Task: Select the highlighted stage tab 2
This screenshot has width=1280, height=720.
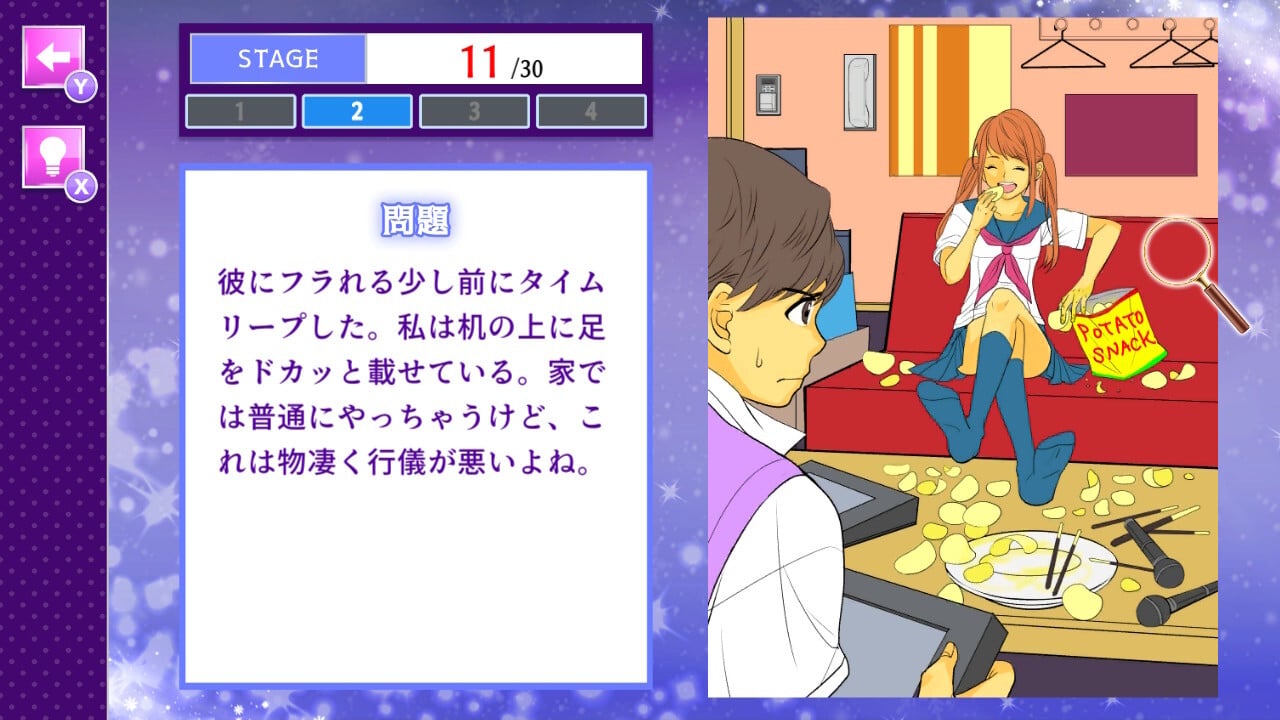Action: [357, 111]
